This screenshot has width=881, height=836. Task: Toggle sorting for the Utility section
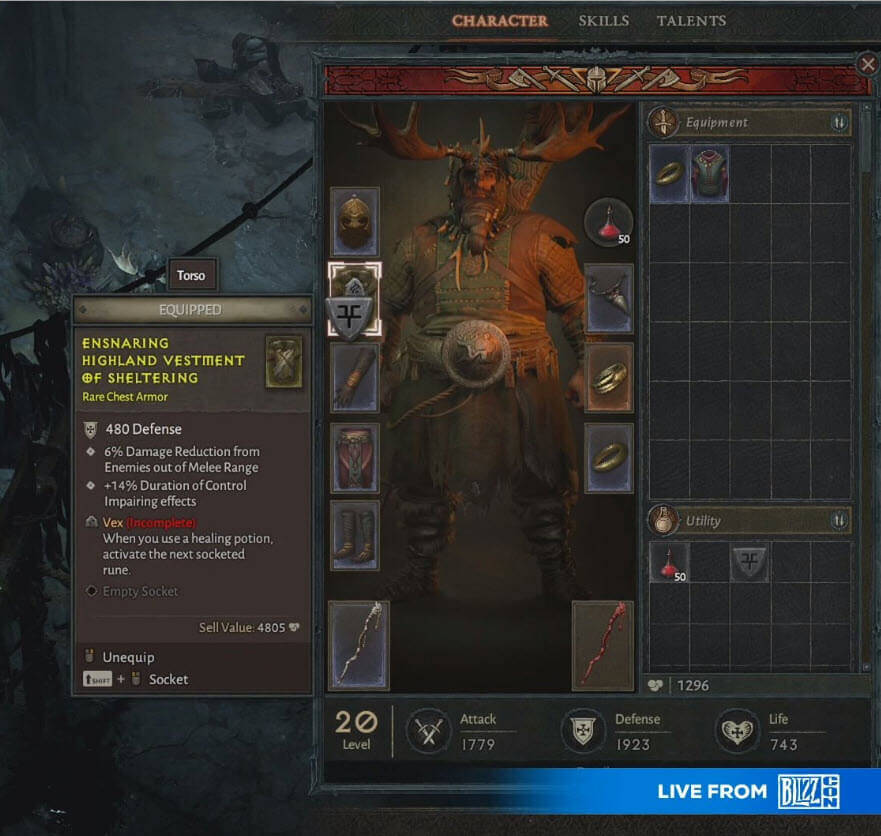838,521
